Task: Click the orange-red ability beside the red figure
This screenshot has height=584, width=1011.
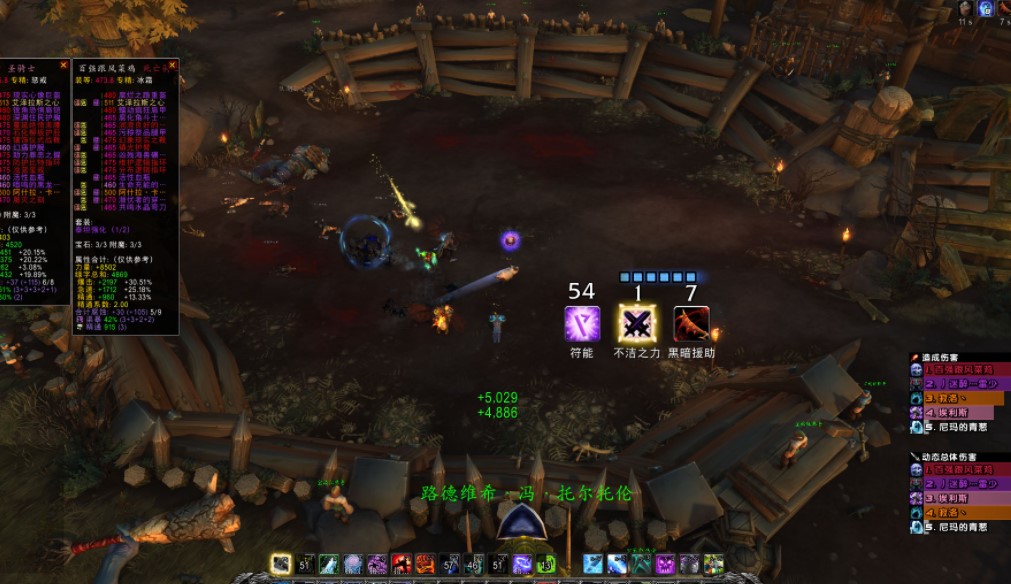Action: pyautogui.click(x=425, y=564)
